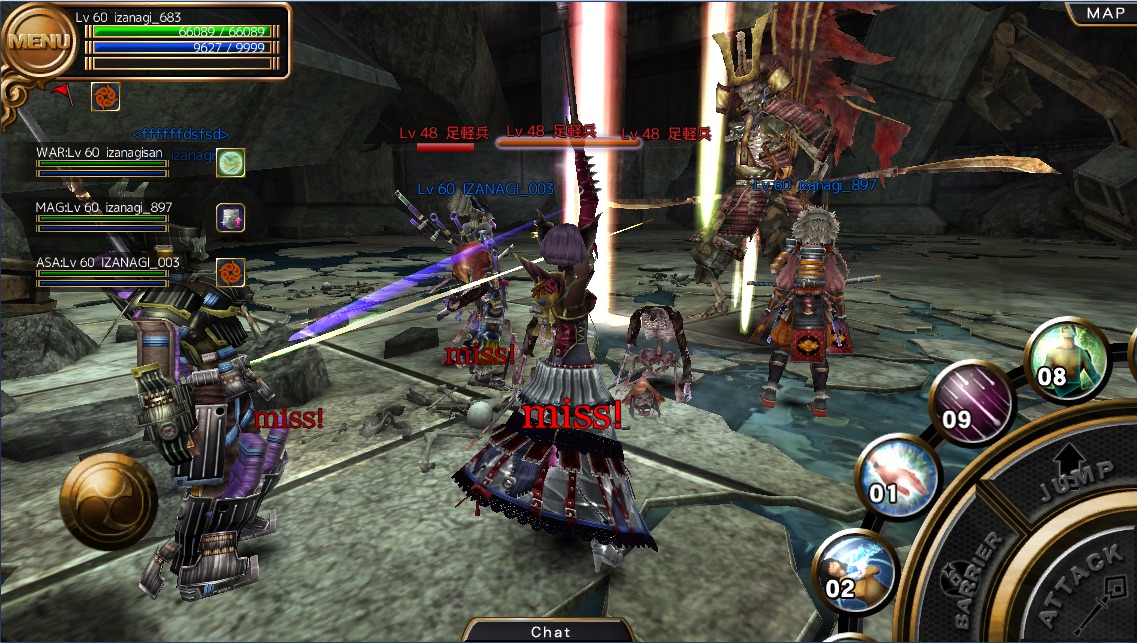Open the Chat tab
This screenshot has height=643, width=1137.
pos(550,631)
